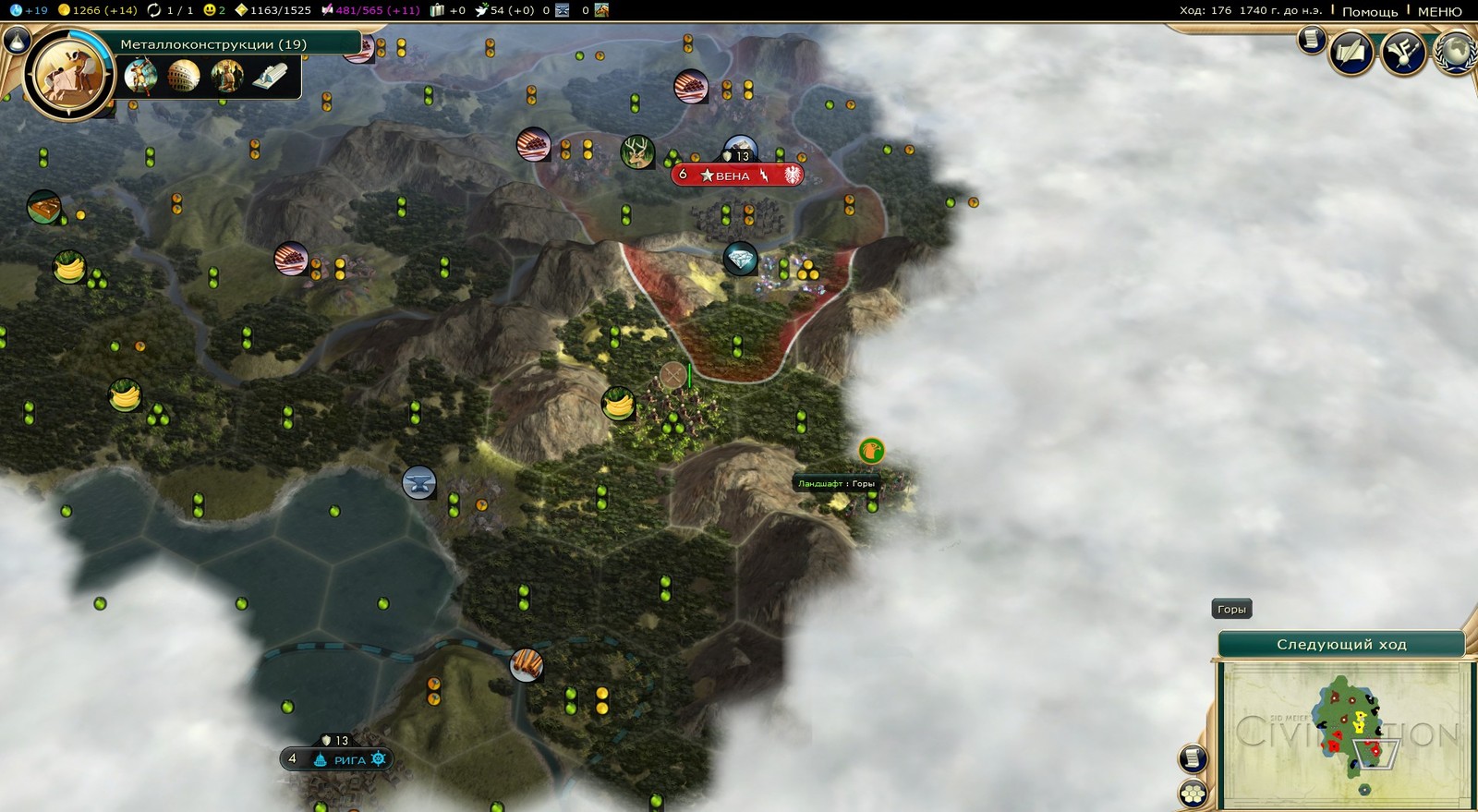Viewport: 1478px width, 812px height.
Task: Toggle the hex grid map options button
Action: (1193, 793)
